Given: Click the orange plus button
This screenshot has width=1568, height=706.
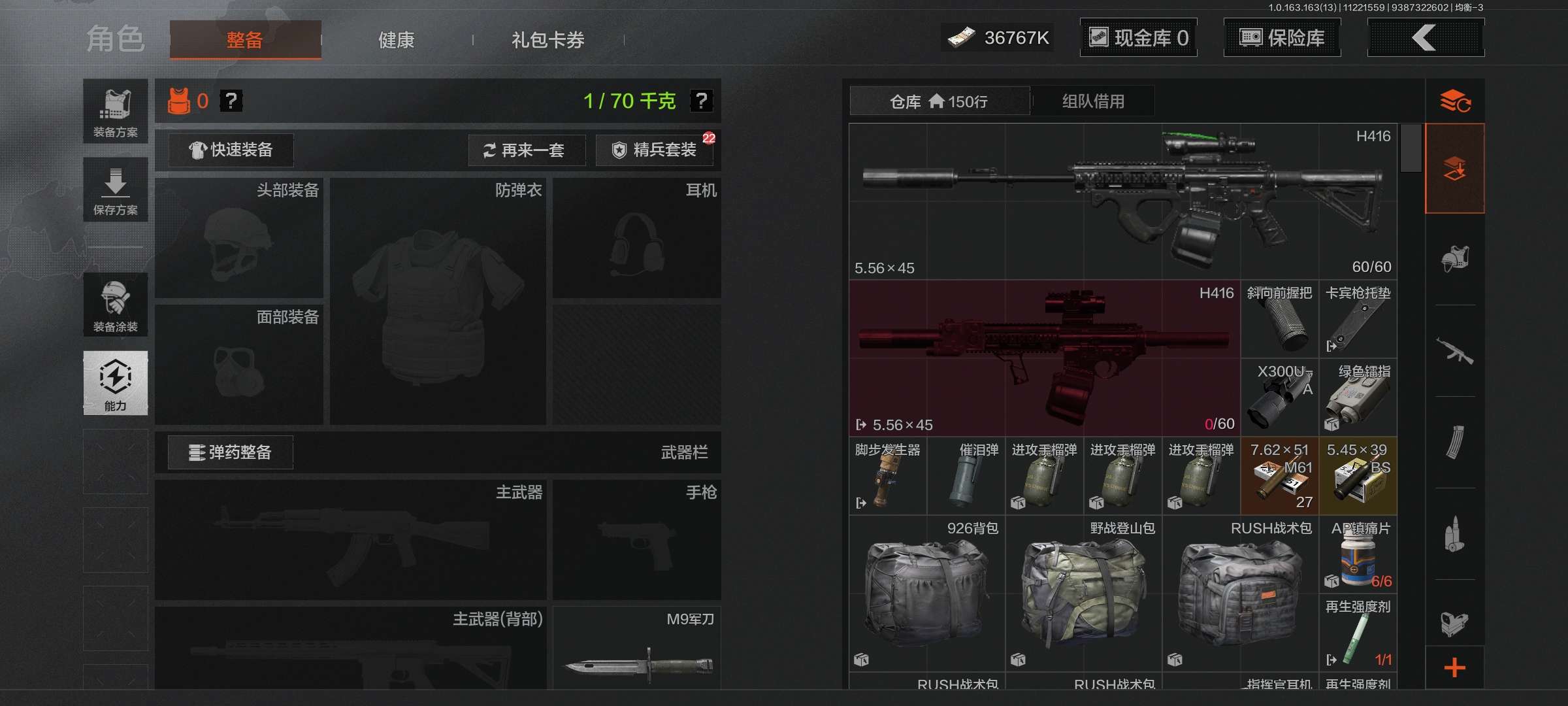Looking at the screenshot, I should tap(1454, 668).
